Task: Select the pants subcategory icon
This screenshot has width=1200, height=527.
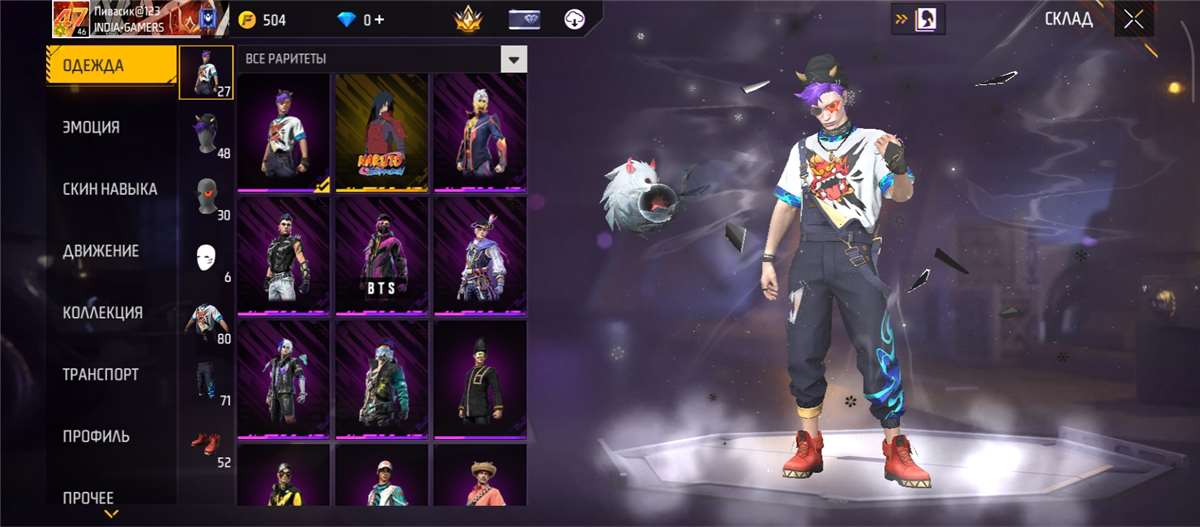Action: pos(206,382)
